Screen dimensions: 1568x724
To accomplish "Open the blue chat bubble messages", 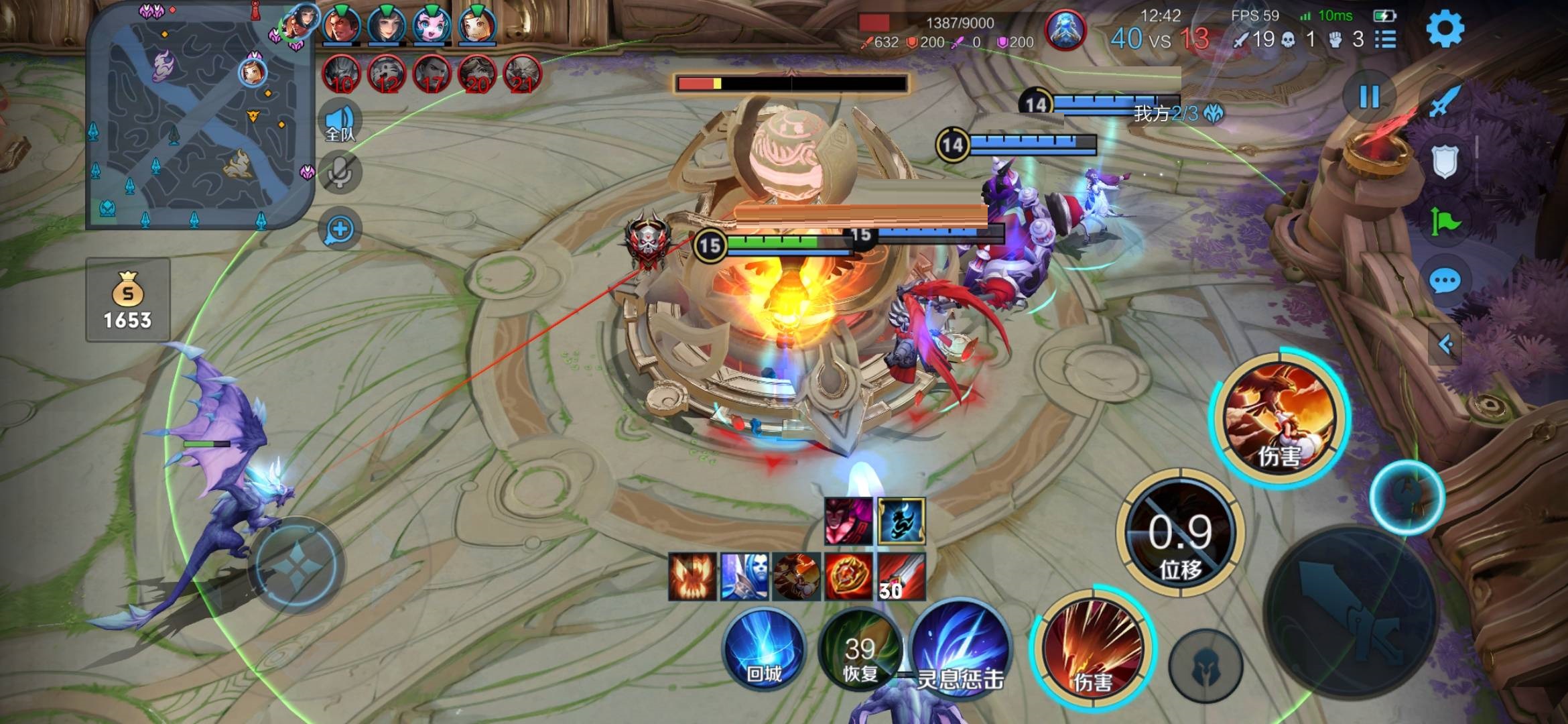I will pyautogui.click(x=1445, y=280).
